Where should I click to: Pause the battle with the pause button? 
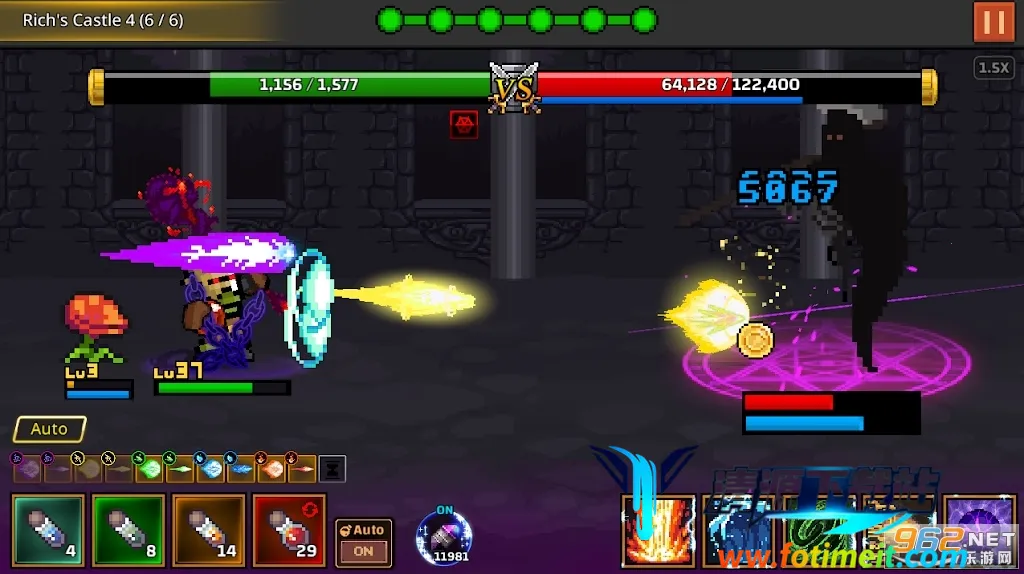click(x=993, y=22)
